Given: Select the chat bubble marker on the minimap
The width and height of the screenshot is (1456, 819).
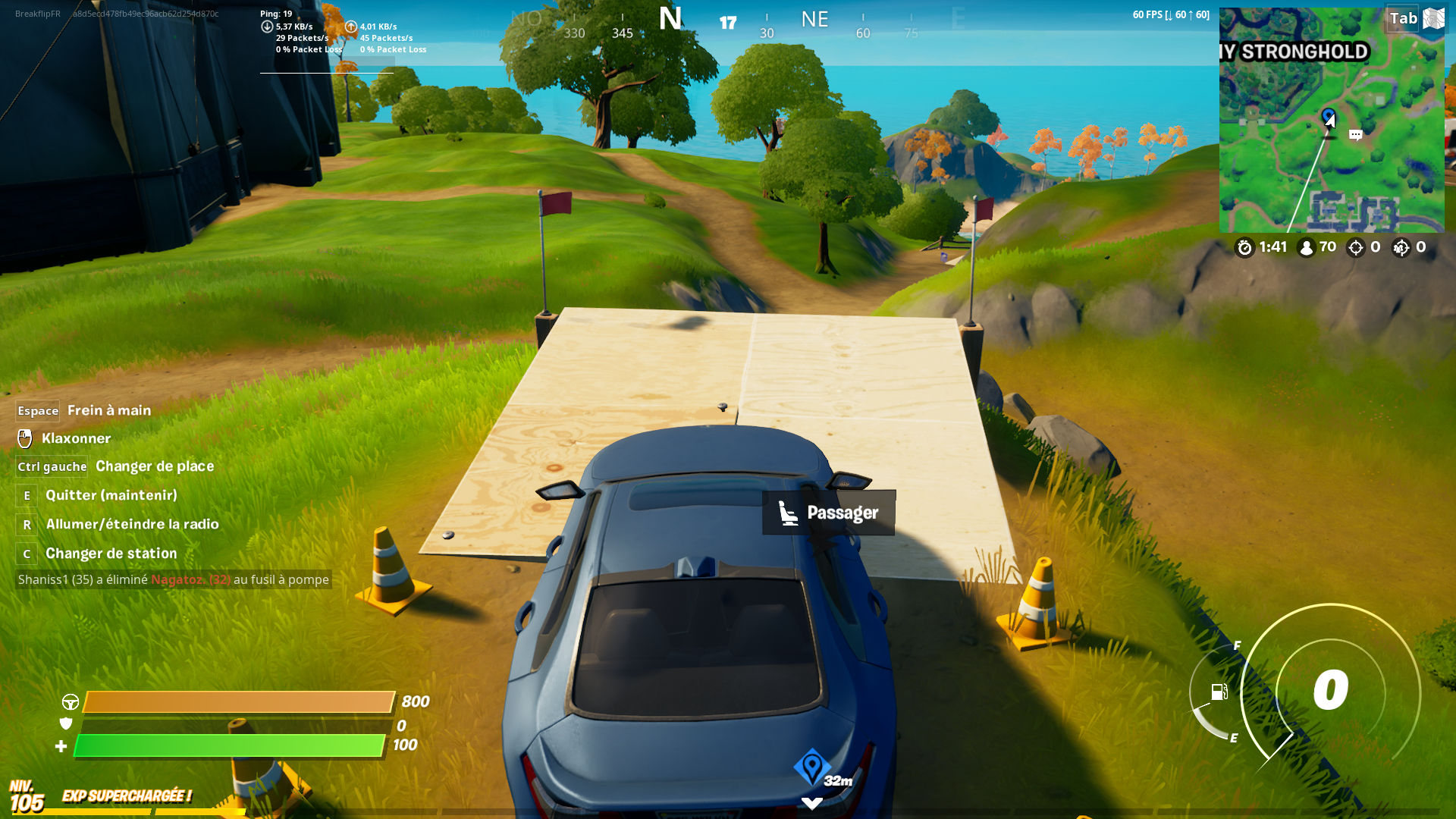Looking at the screenshot, I should coord(1356,134).
